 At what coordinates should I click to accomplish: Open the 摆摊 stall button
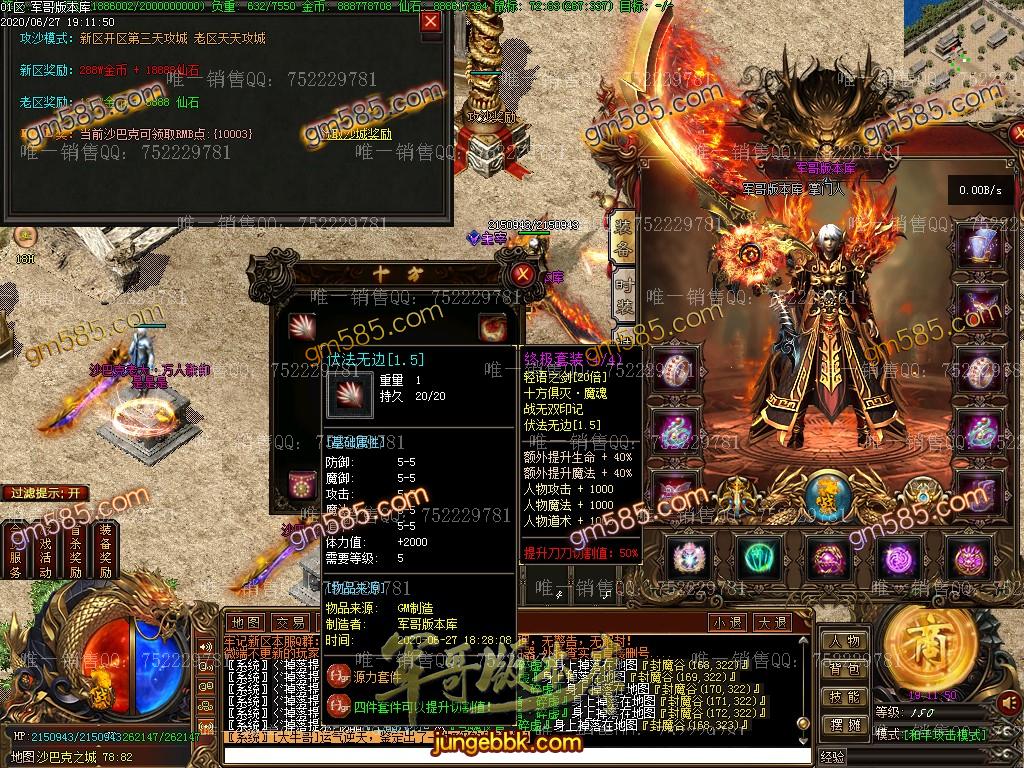click(x=845, y=725)
